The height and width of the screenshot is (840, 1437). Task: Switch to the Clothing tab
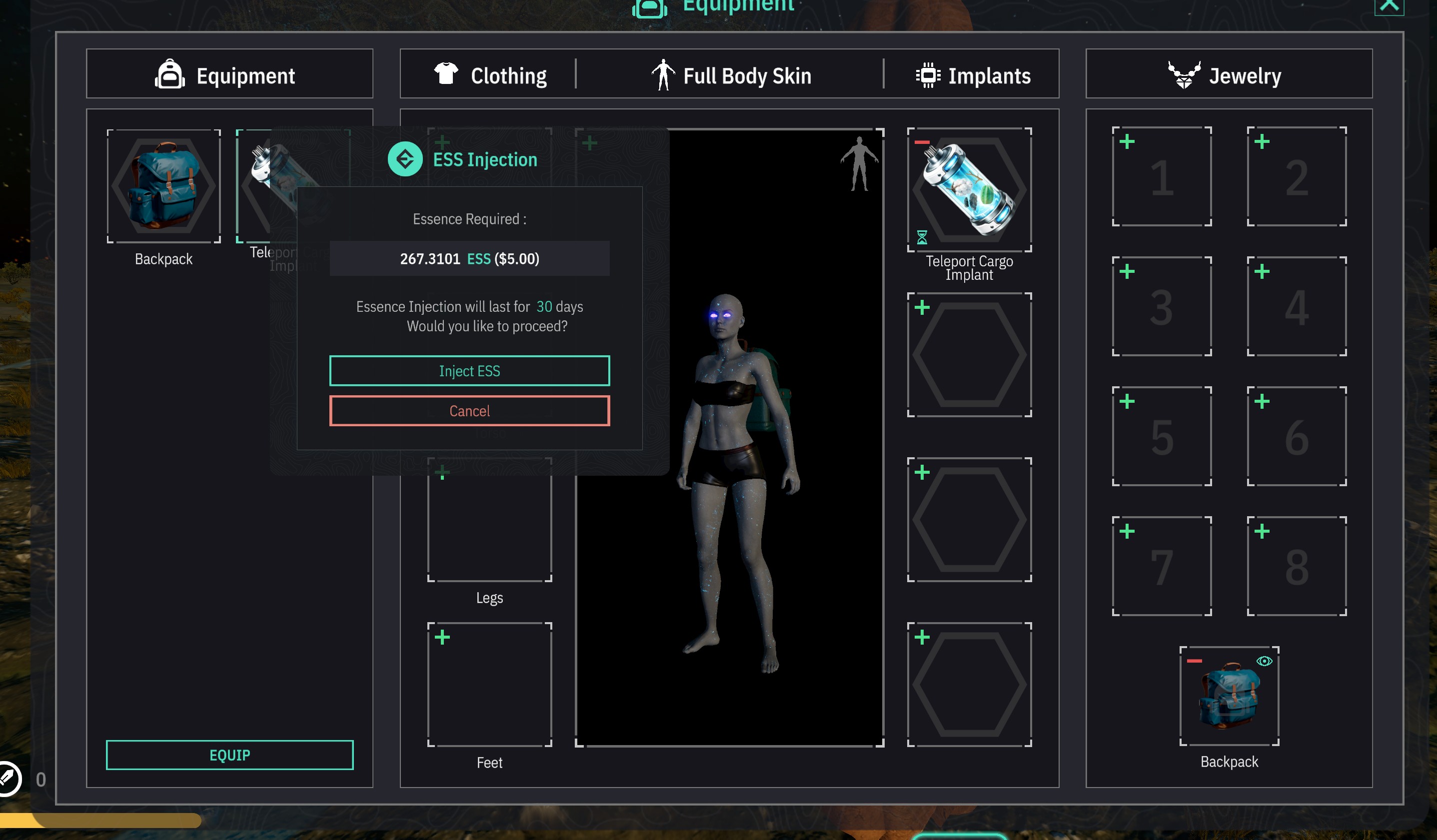pos(490,76)
